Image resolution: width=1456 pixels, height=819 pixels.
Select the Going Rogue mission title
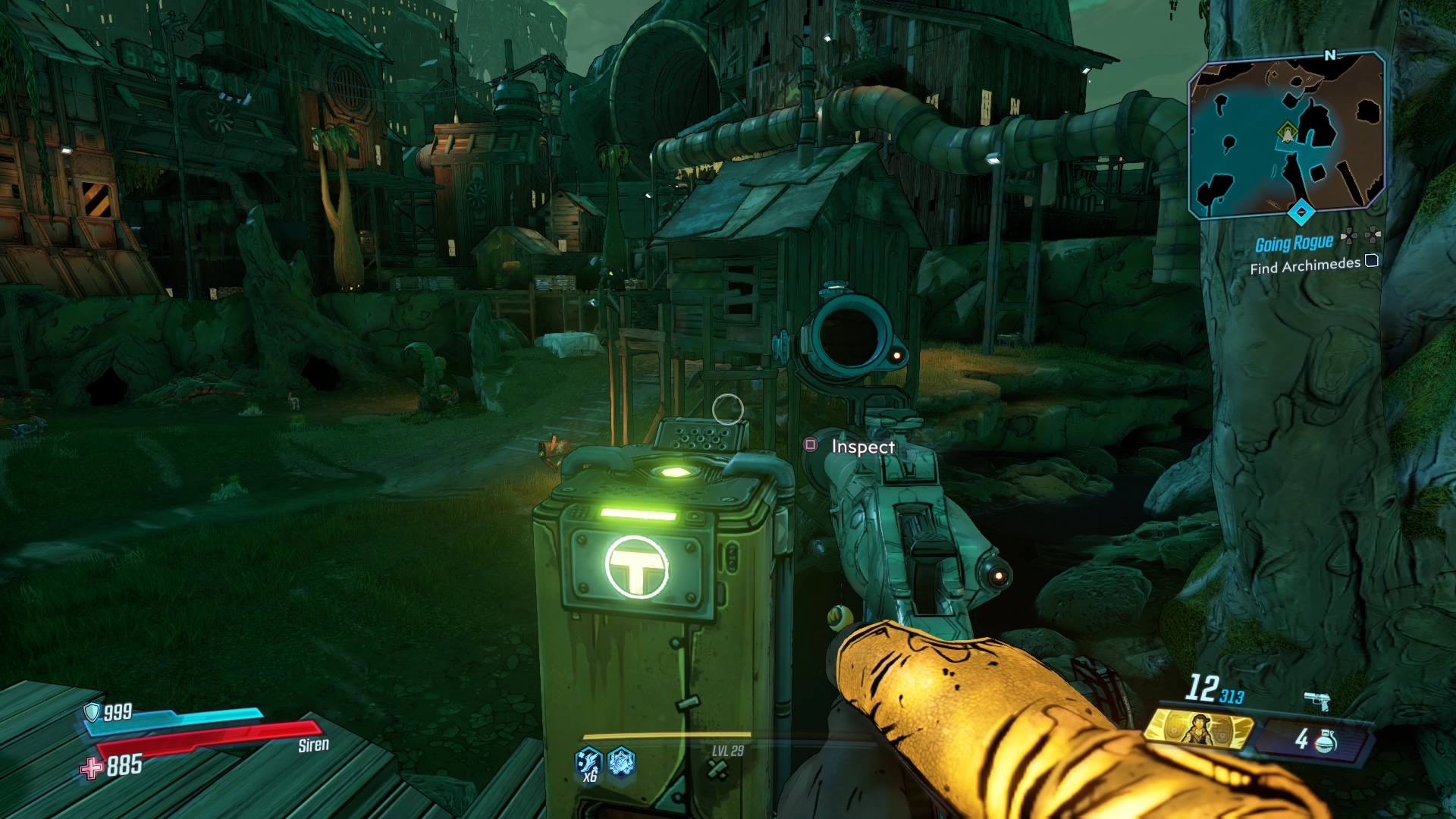tap(1294, 243)
